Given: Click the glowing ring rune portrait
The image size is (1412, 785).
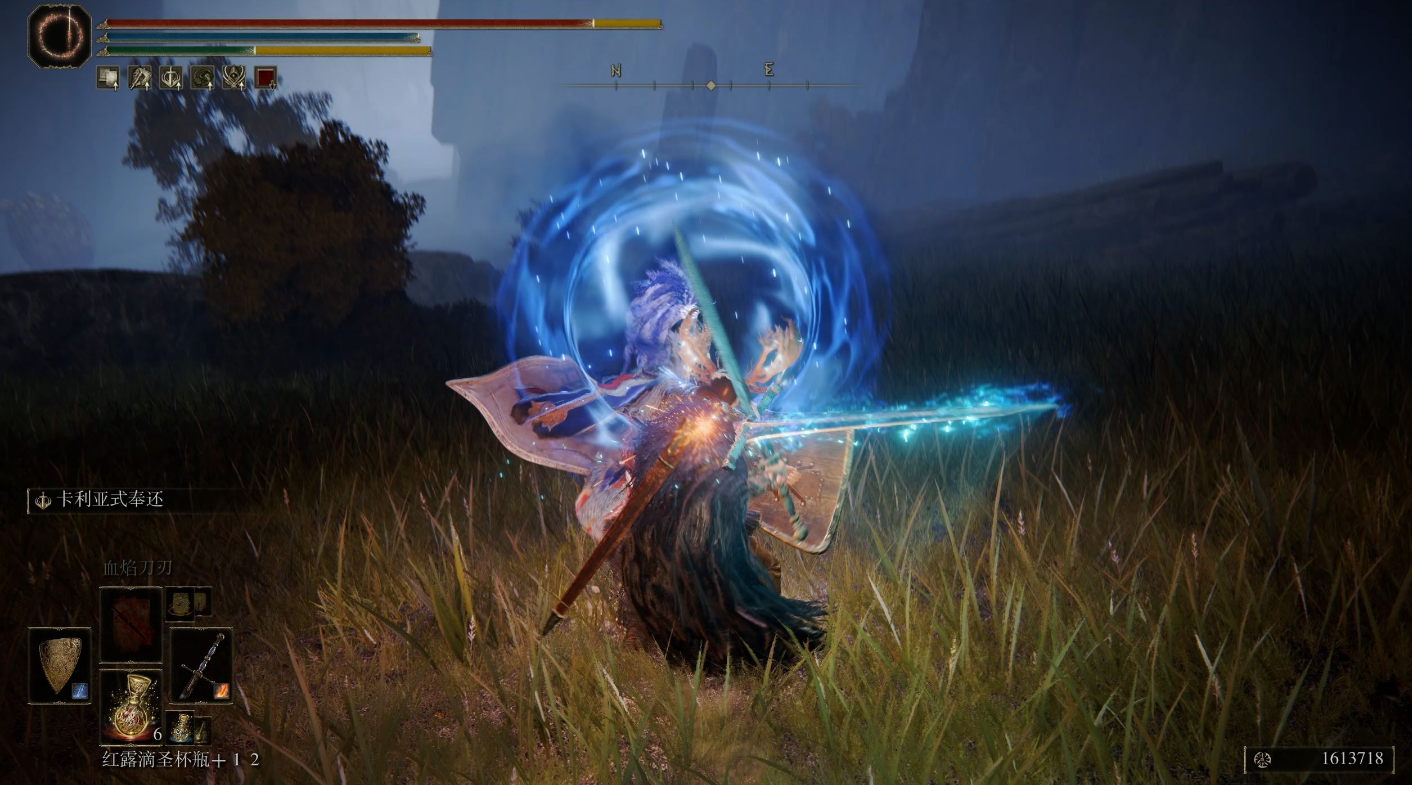Looking at the screenshot, I should pyautogui.click(x=60, y=36).
